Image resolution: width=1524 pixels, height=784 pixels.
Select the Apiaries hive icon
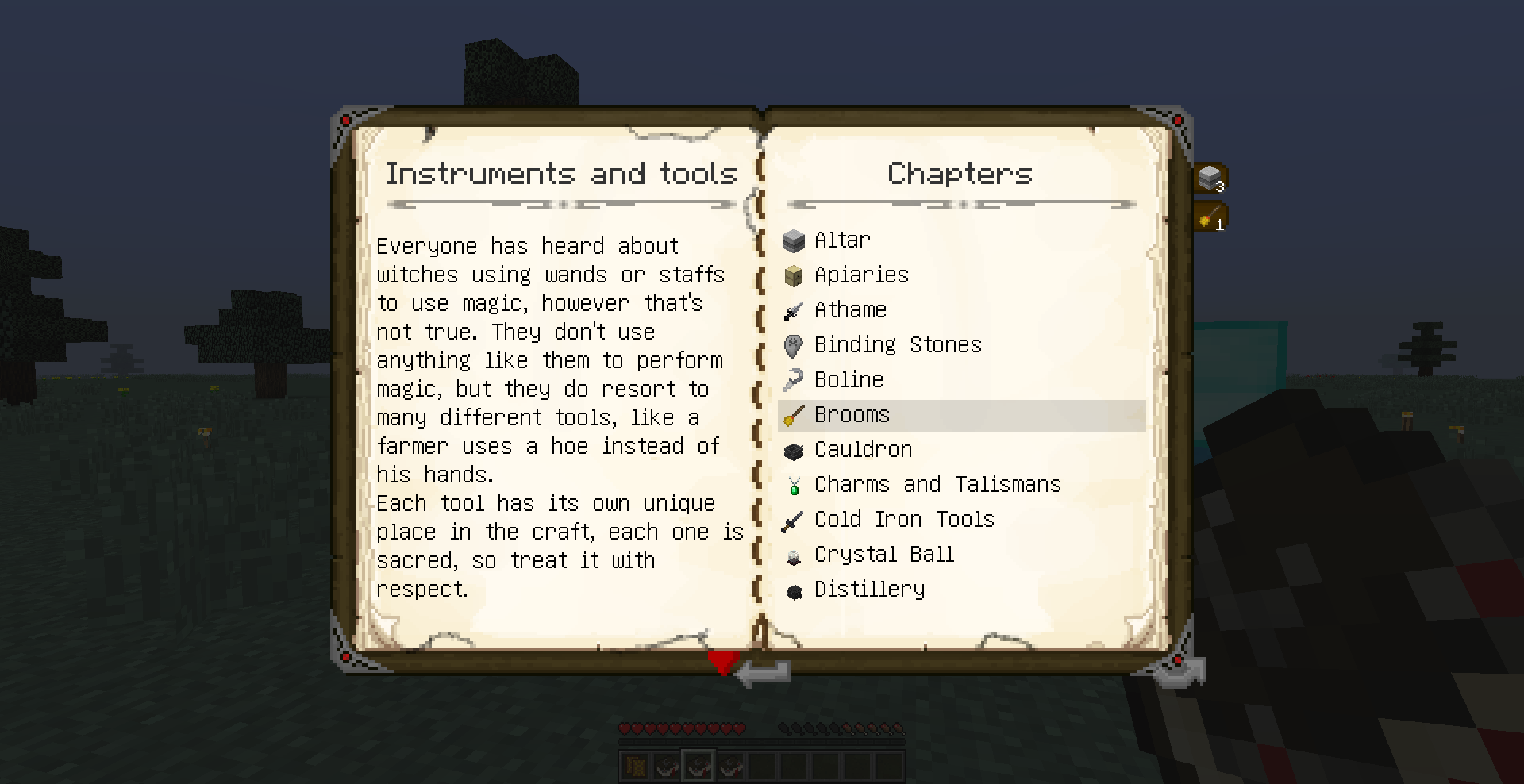[794, 275]
